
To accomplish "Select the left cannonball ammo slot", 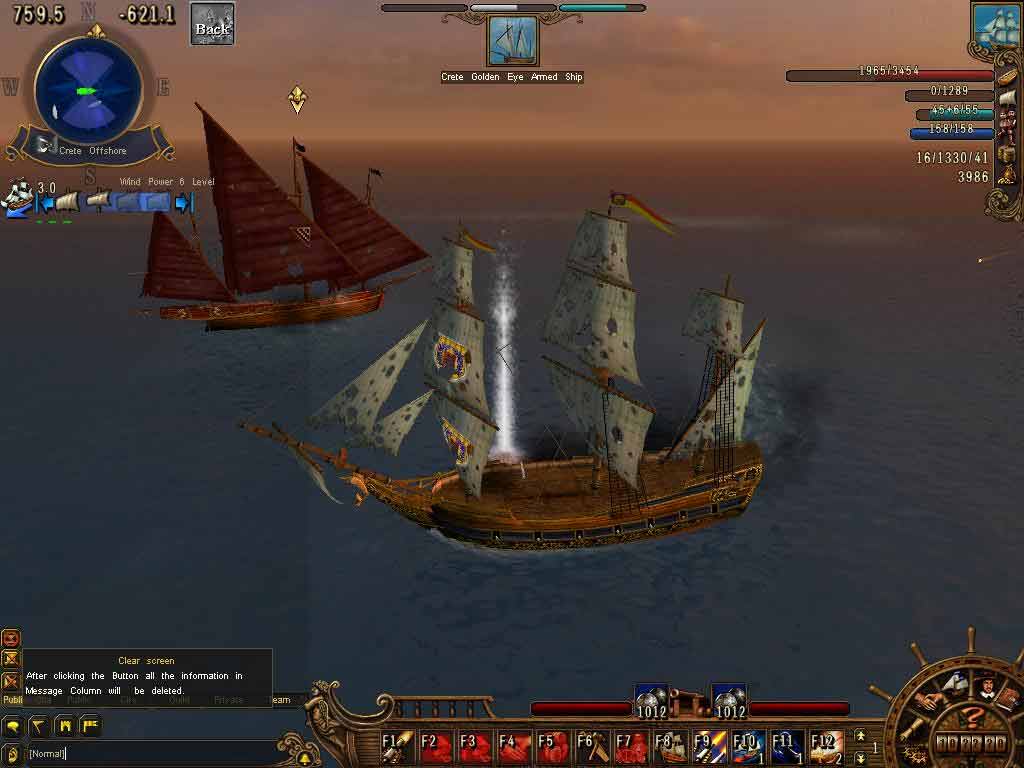I will [651, 702].
